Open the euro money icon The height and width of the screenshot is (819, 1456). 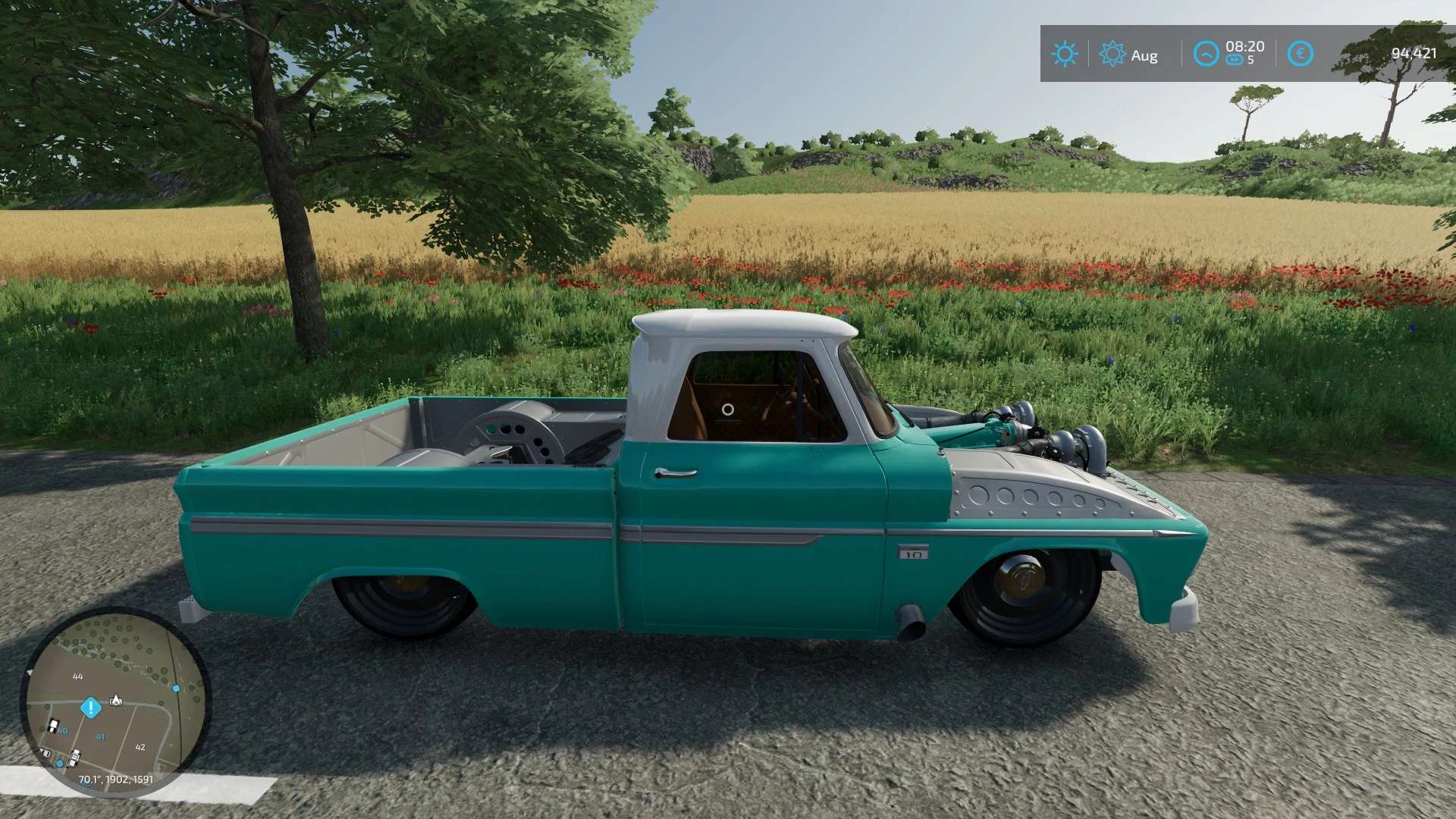[x=1300, y=54]
